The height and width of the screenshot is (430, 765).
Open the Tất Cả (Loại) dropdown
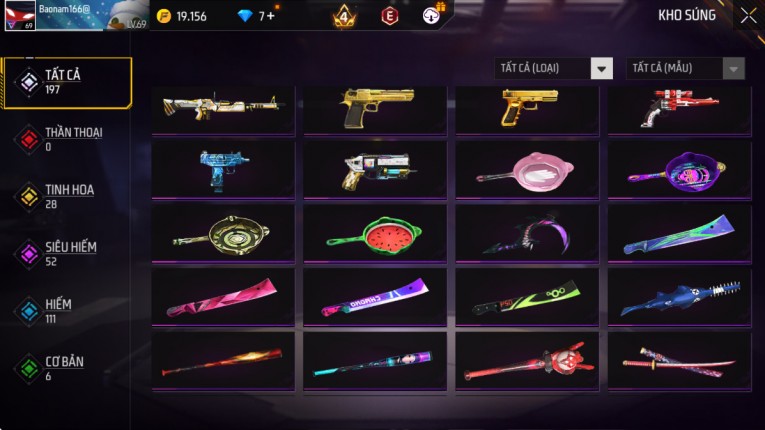click(x=554, y=68)
